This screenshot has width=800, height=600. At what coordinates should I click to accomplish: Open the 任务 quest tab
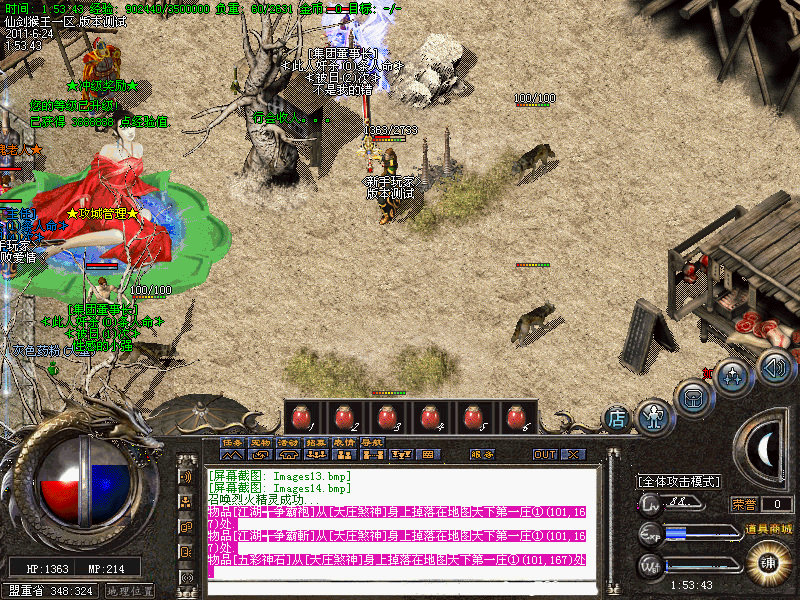[x=232, y=441]
